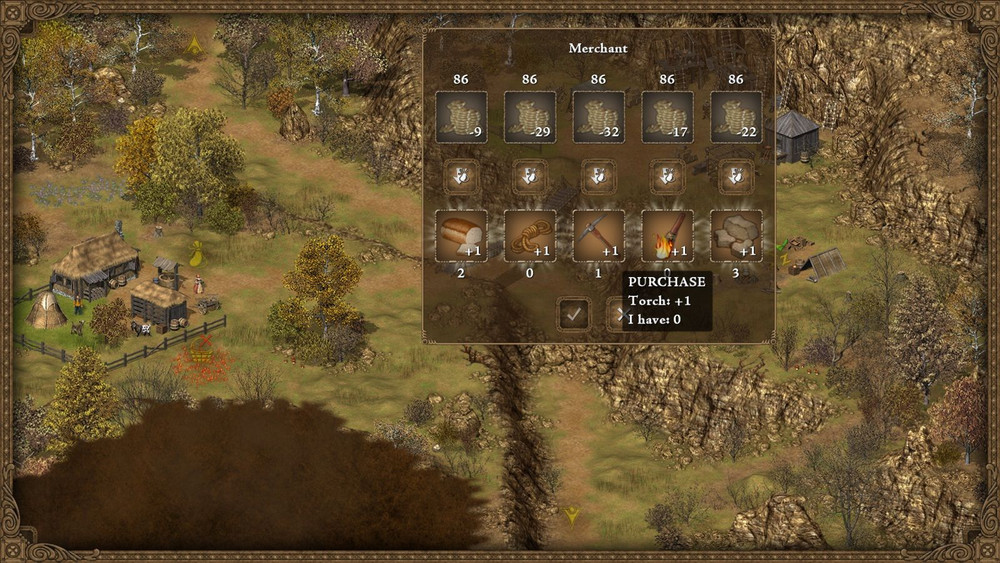1000x563 pixels.
Task: Select the gold pile costing 29
Action: click(530, 117)
